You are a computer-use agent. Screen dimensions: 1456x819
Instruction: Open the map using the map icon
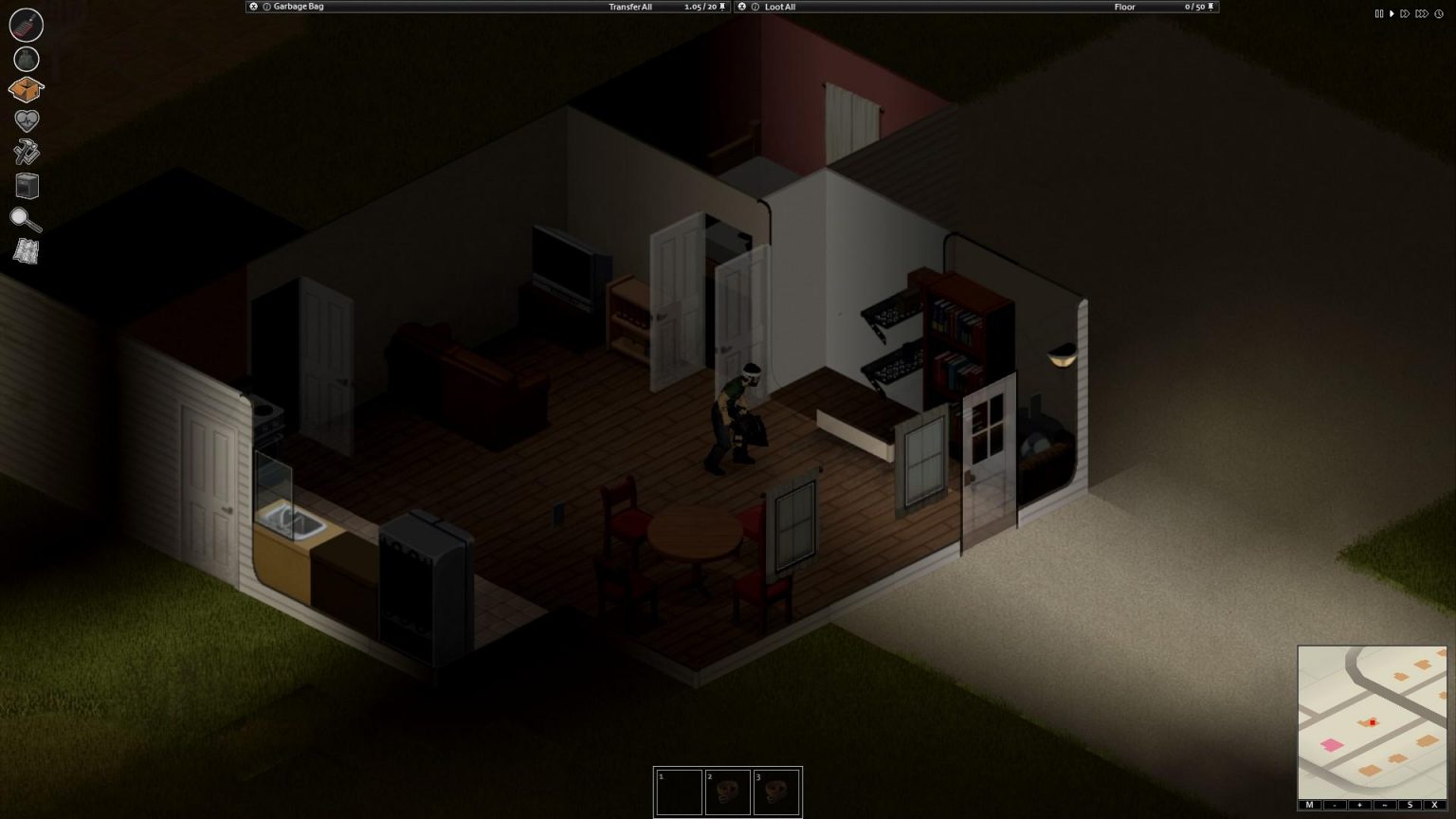pos(26,252)
